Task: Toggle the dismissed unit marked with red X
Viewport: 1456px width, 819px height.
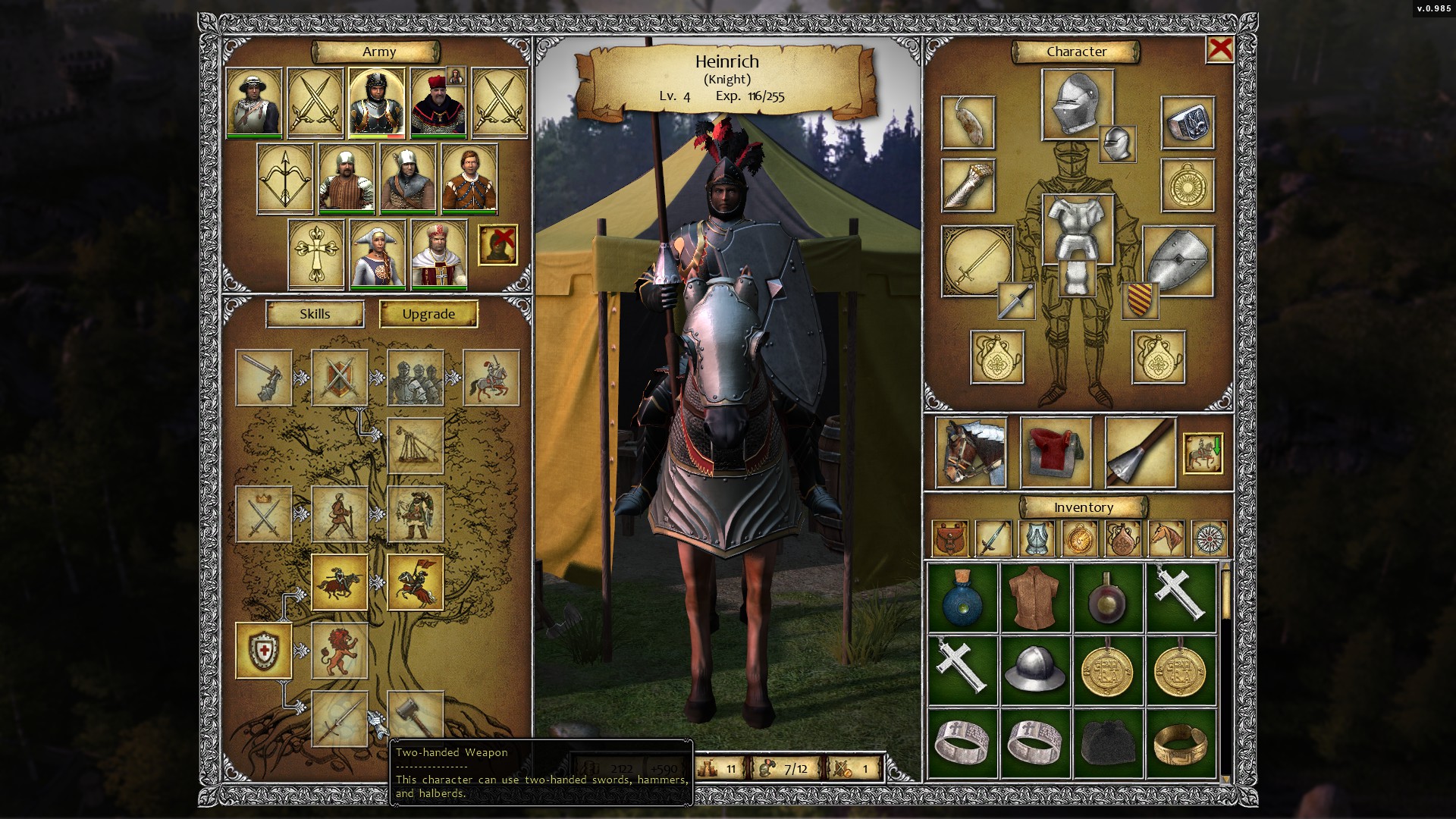Action: (x=499, y=244)
